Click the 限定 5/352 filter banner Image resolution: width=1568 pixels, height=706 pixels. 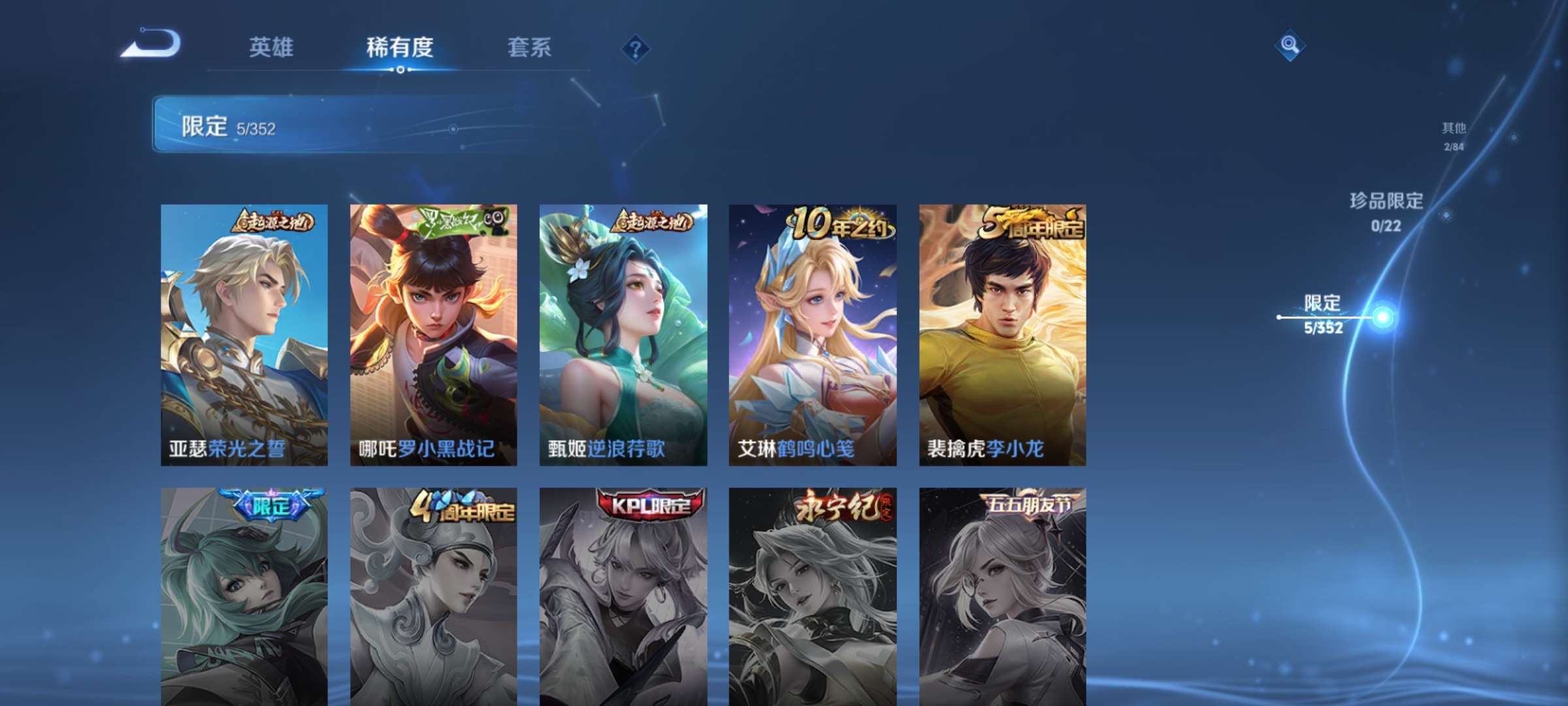(x=327, y=124)
